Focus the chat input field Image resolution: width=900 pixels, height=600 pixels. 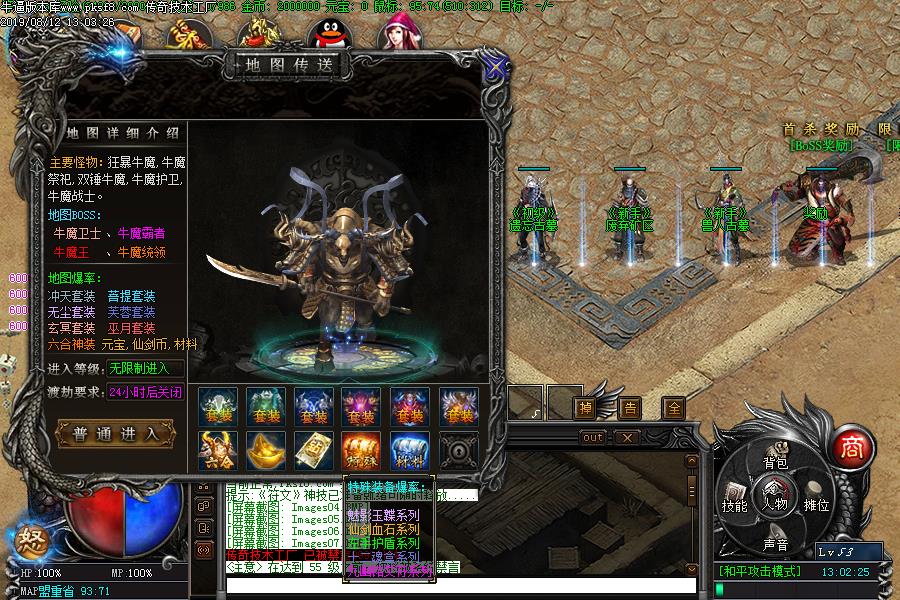pyautogui.click(x=460, y=585)
